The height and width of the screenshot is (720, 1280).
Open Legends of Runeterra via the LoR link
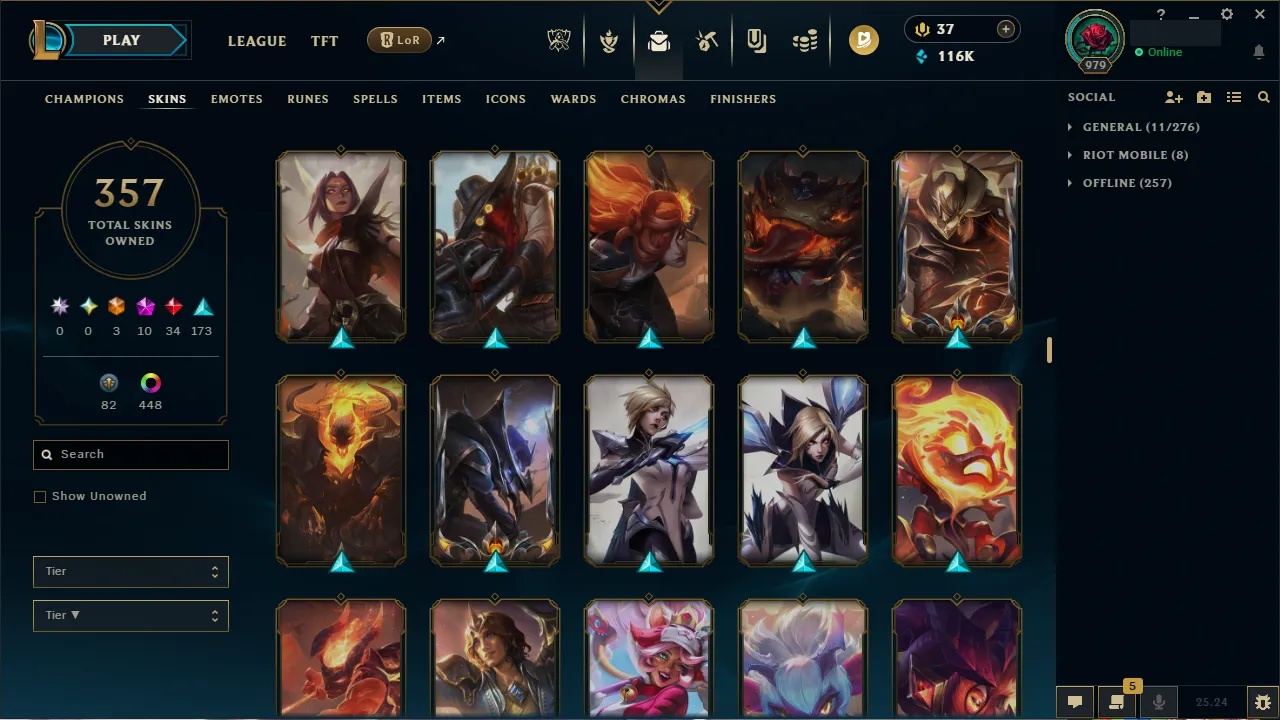point(399,40)
